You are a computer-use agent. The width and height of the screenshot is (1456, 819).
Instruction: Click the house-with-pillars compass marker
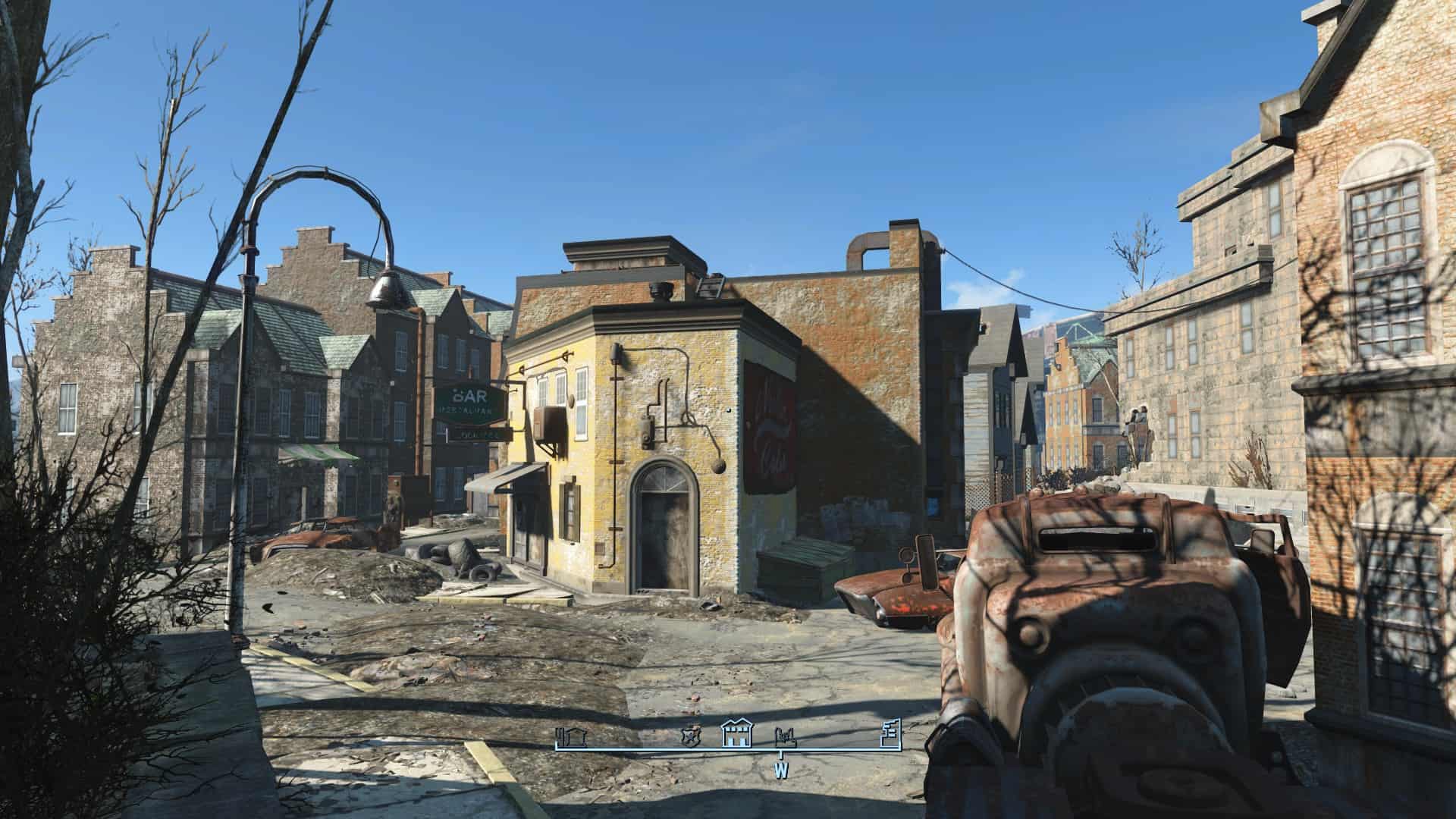point(571,736)
